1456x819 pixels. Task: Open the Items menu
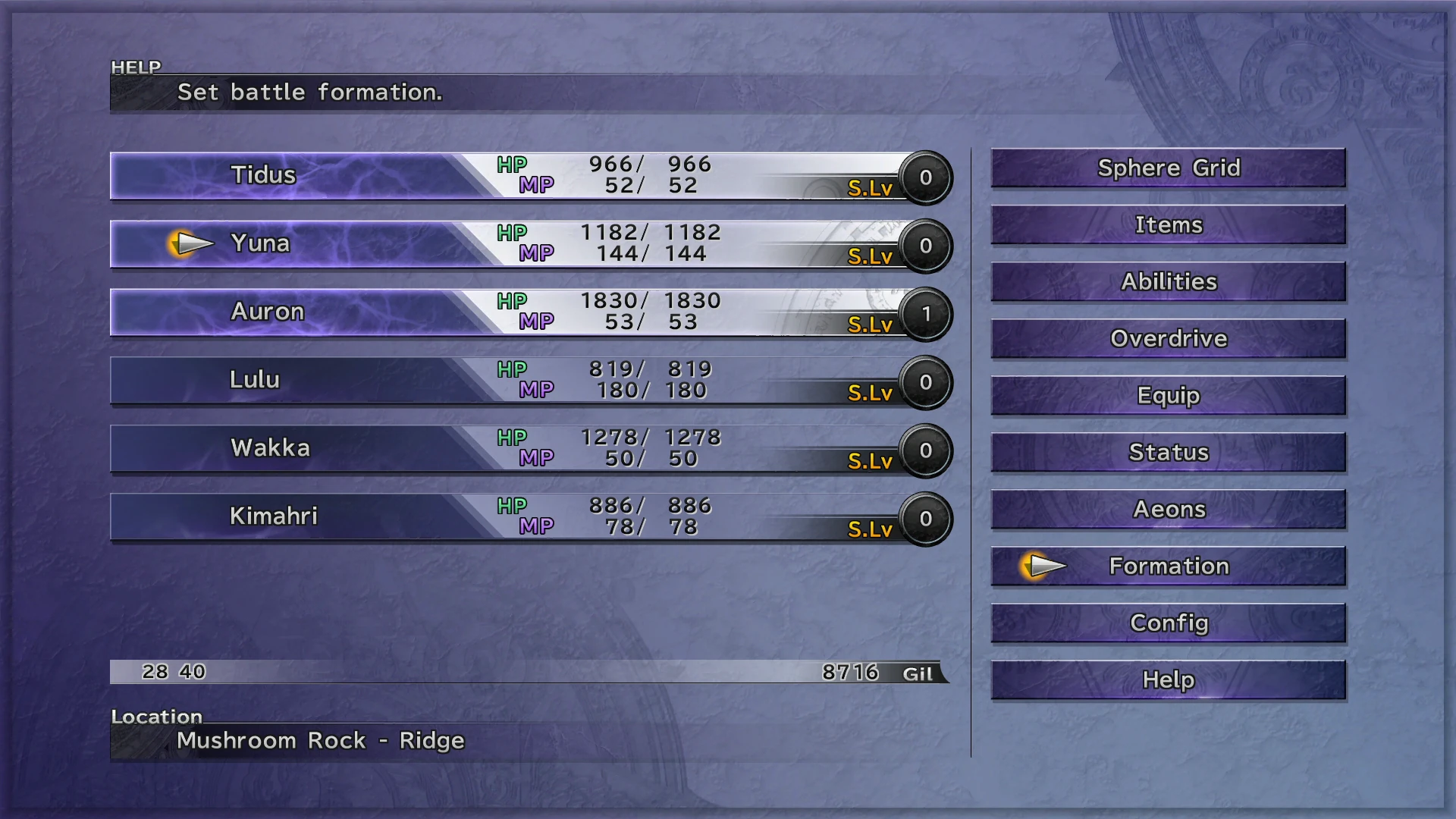tap(1168, 224)
